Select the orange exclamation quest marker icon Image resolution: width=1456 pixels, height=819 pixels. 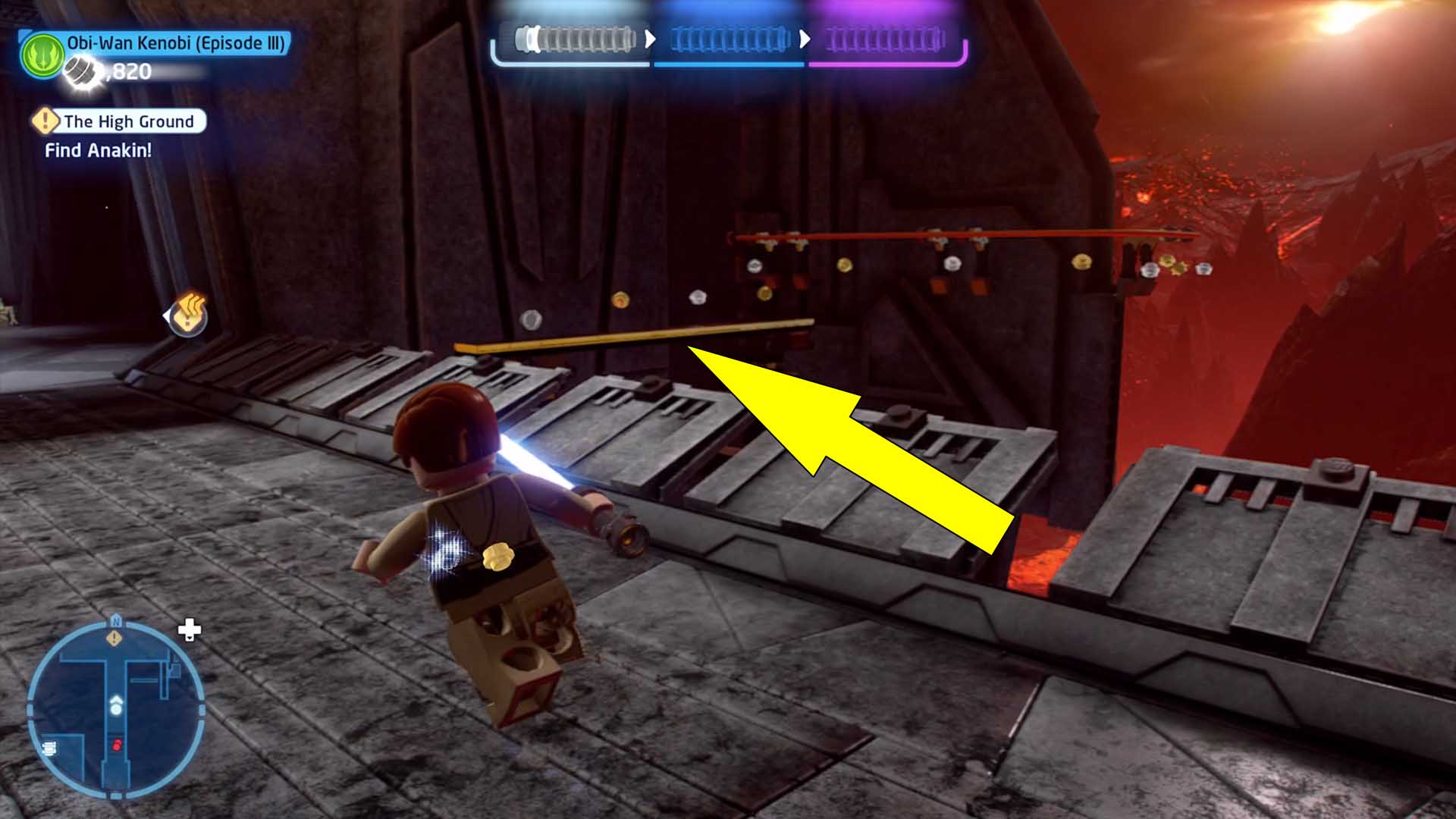pyautogui.click(x=47, y=120)
